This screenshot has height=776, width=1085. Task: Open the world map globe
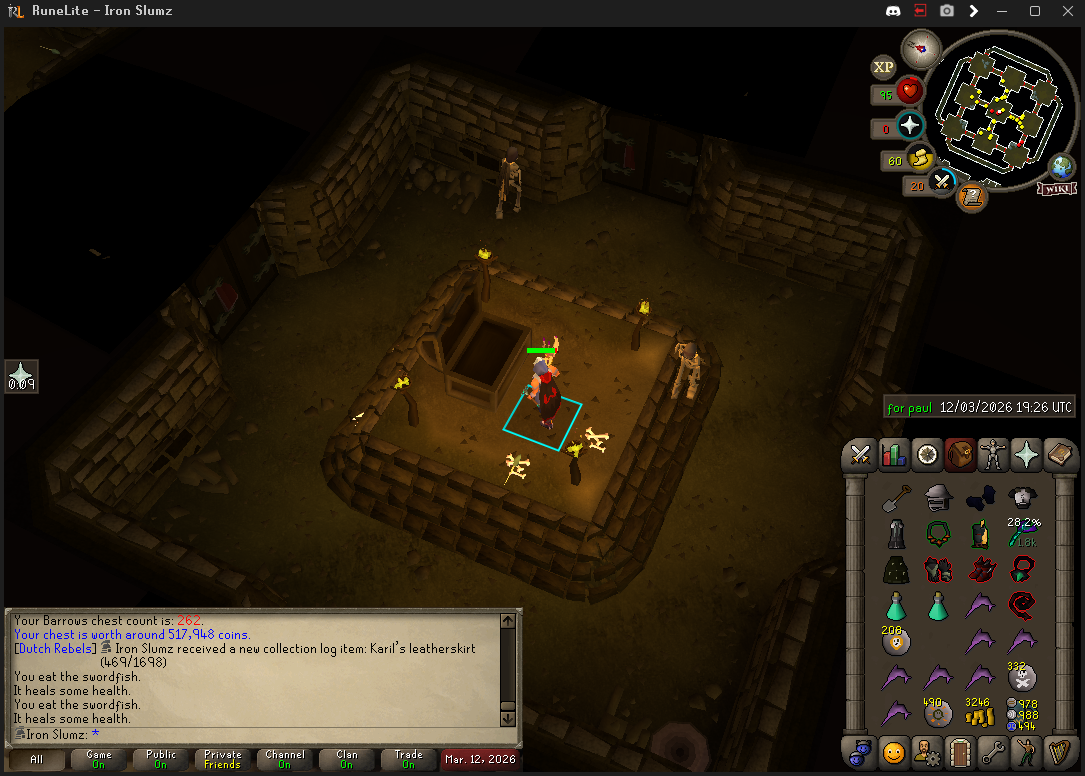coord(1061,166)
